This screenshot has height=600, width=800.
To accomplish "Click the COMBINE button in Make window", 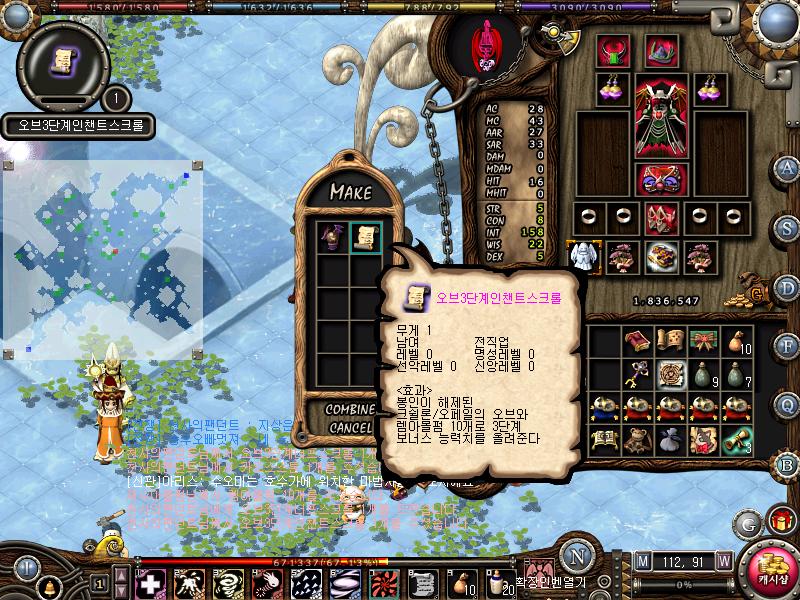I will [348, 410].
